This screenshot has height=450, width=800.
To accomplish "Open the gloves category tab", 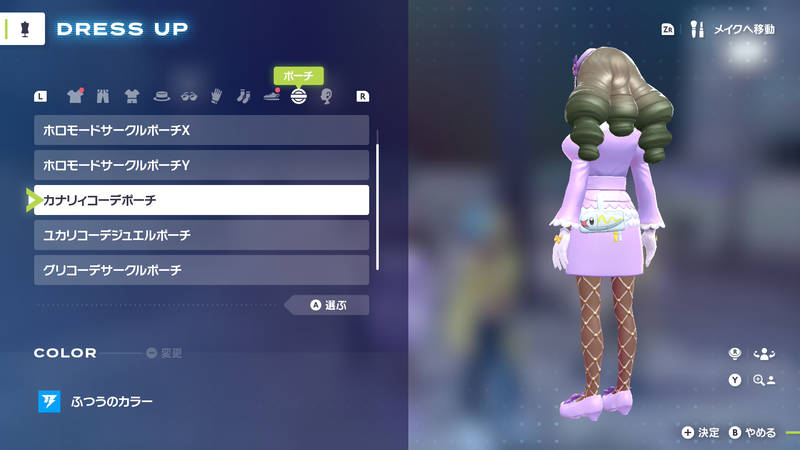I will tap(215, 97).
